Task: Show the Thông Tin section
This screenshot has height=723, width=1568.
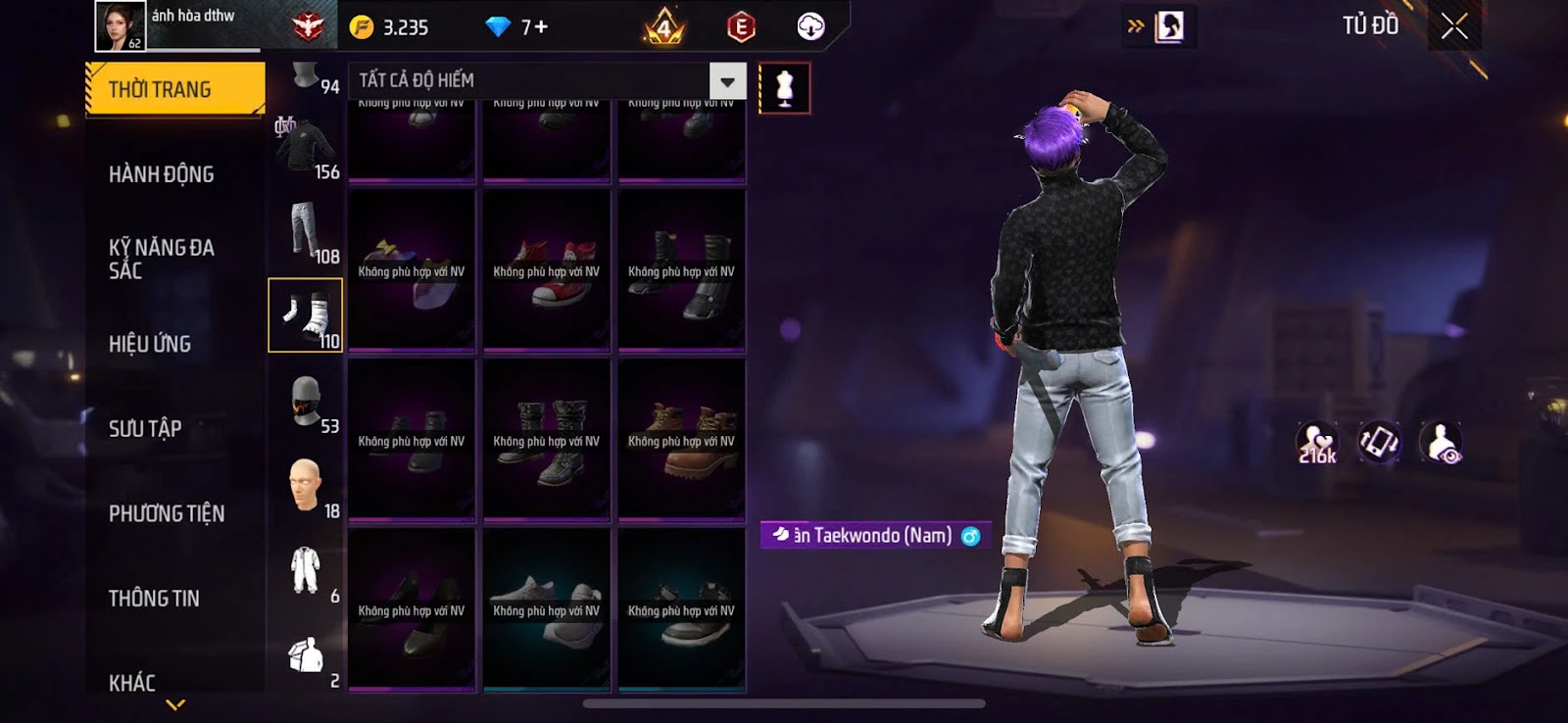Action: click(x=154, y=599)
